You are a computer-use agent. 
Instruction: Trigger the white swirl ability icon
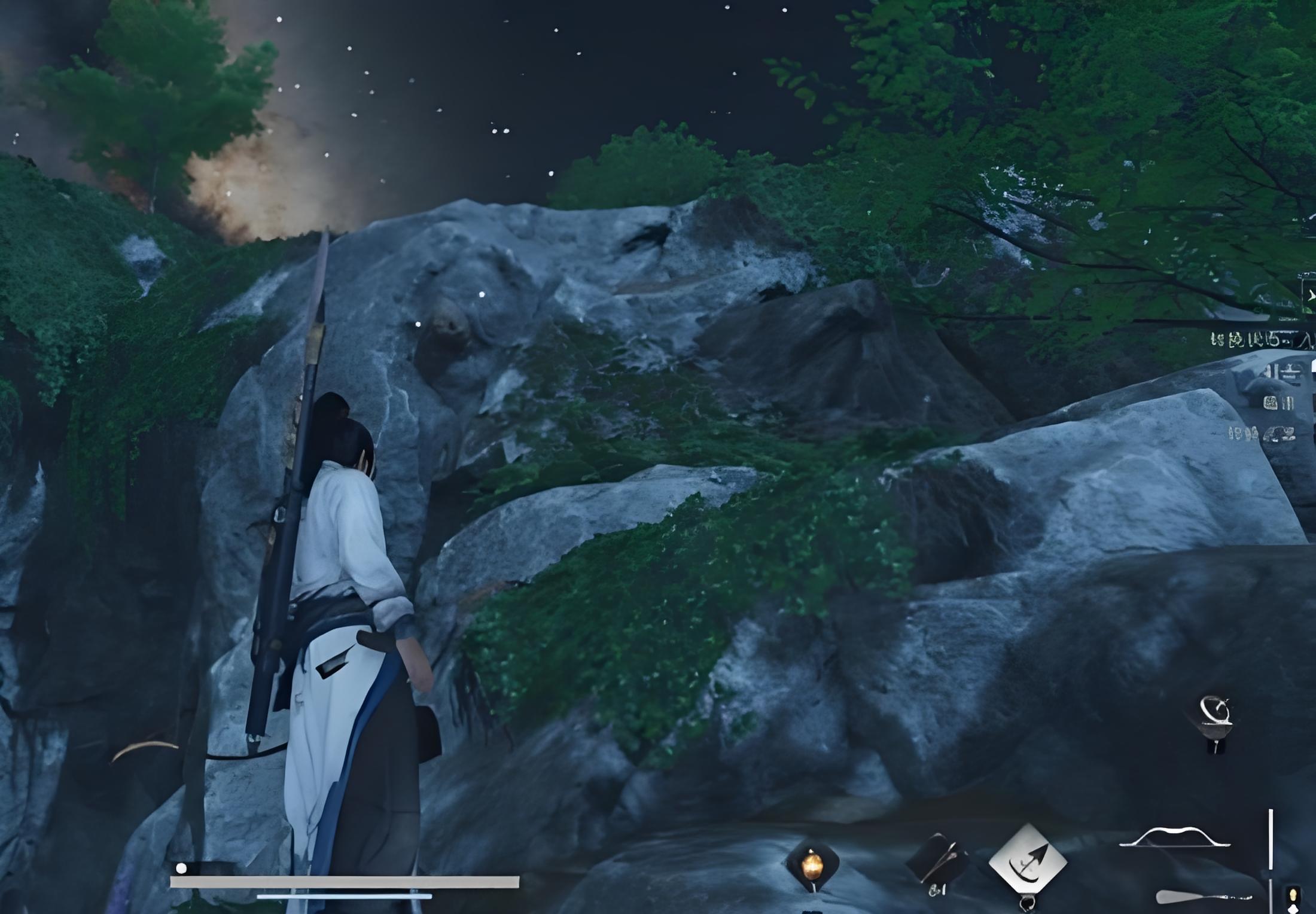click(x=1216, y=712)
